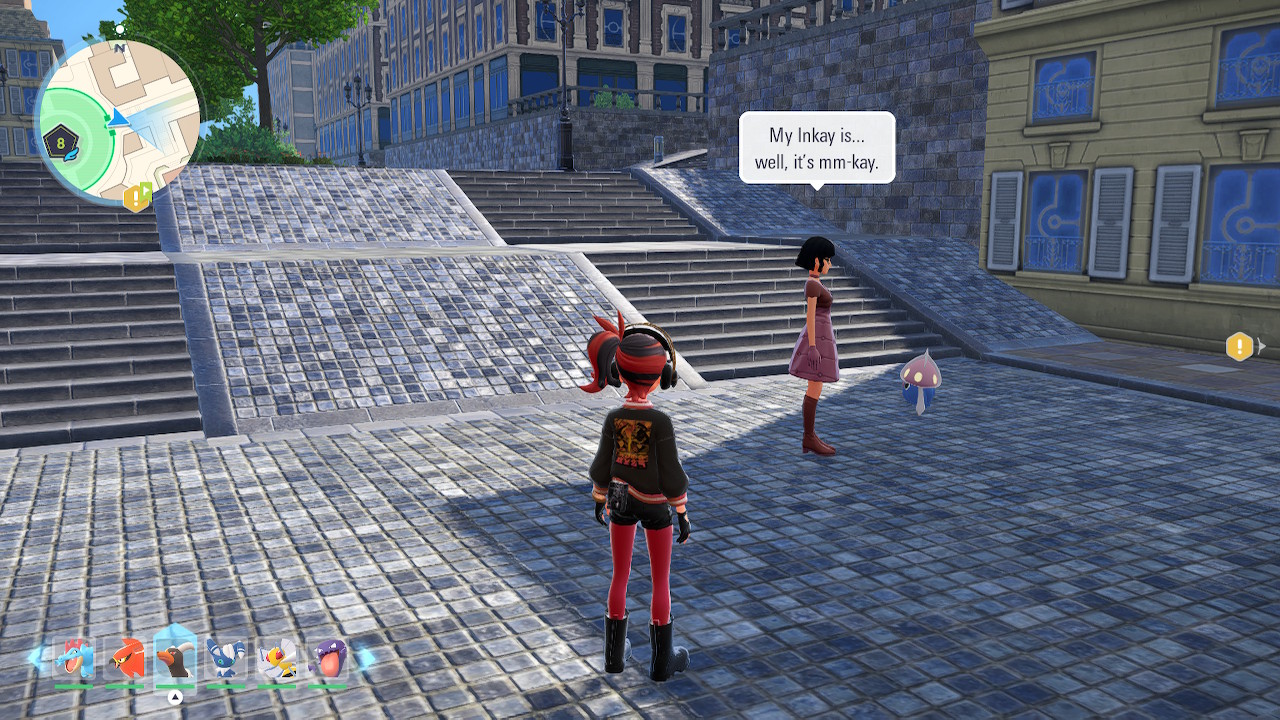
Task: Click the party bar's left arrow
Action: coord(37,658)
